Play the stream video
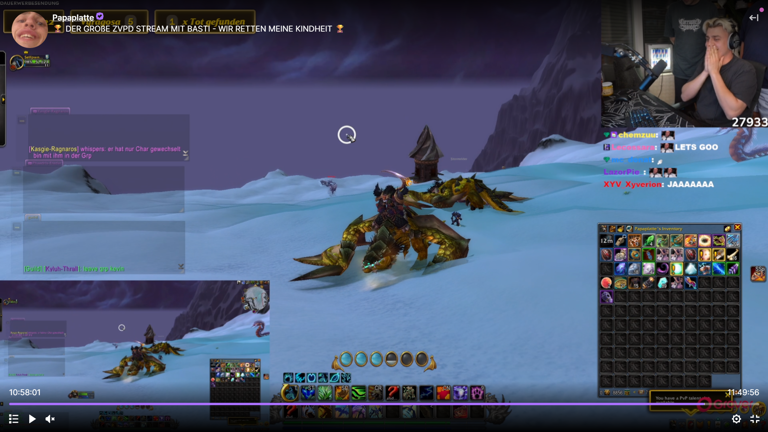The width and height of the screenshot is (768, 432). click(x=32, y=419)
